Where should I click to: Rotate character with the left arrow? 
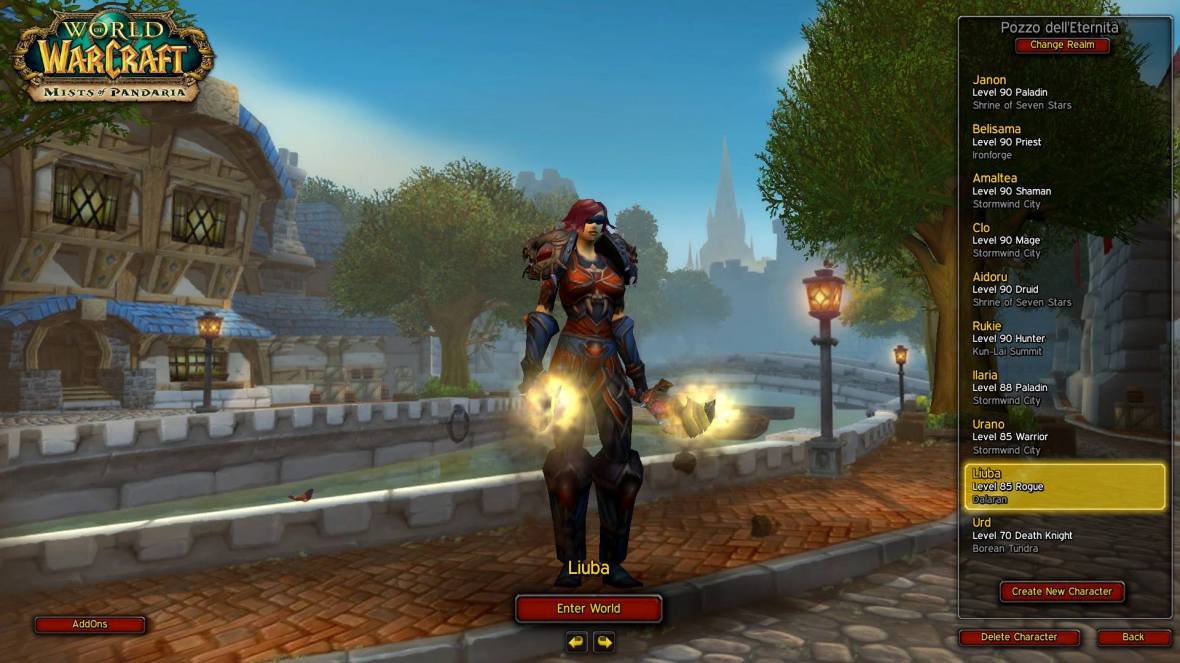(576, 641)
